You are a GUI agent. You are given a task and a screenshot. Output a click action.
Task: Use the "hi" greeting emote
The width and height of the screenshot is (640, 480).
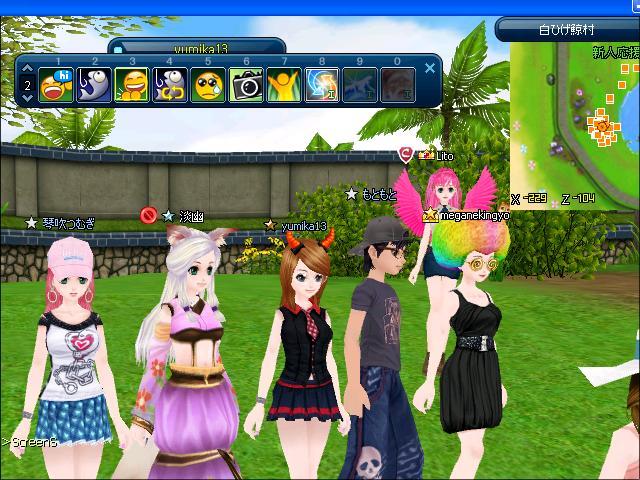(x=55, y=85)
